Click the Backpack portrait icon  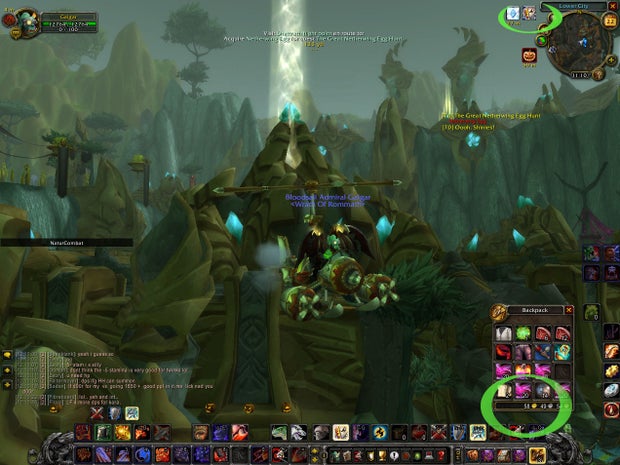click(x=499, y=312)
